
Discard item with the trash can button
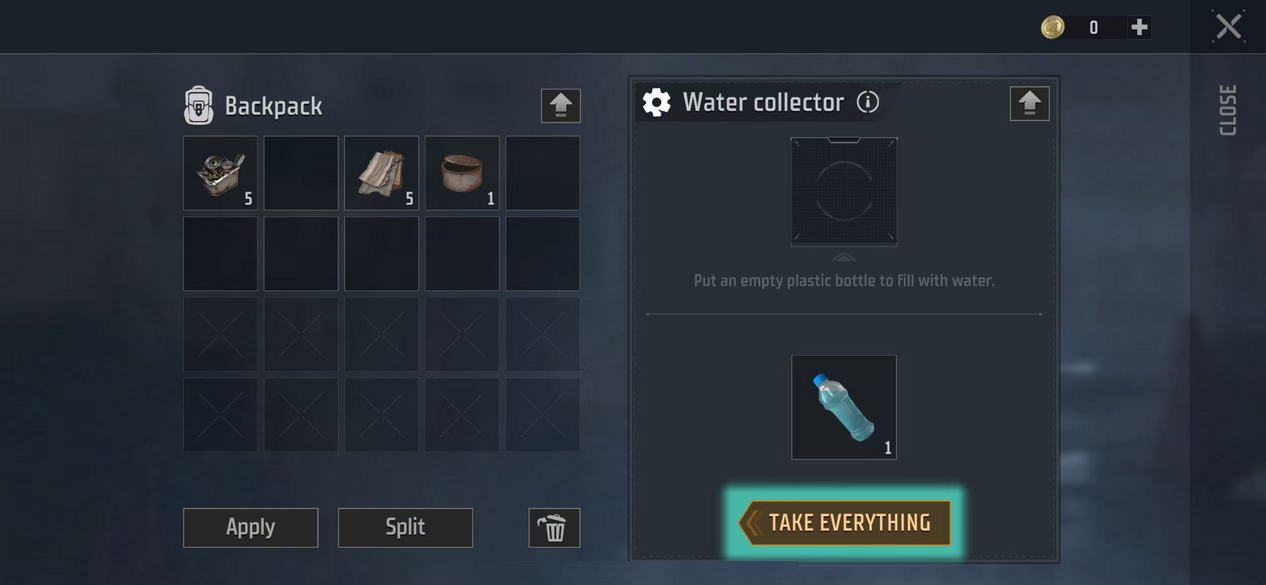554,527
